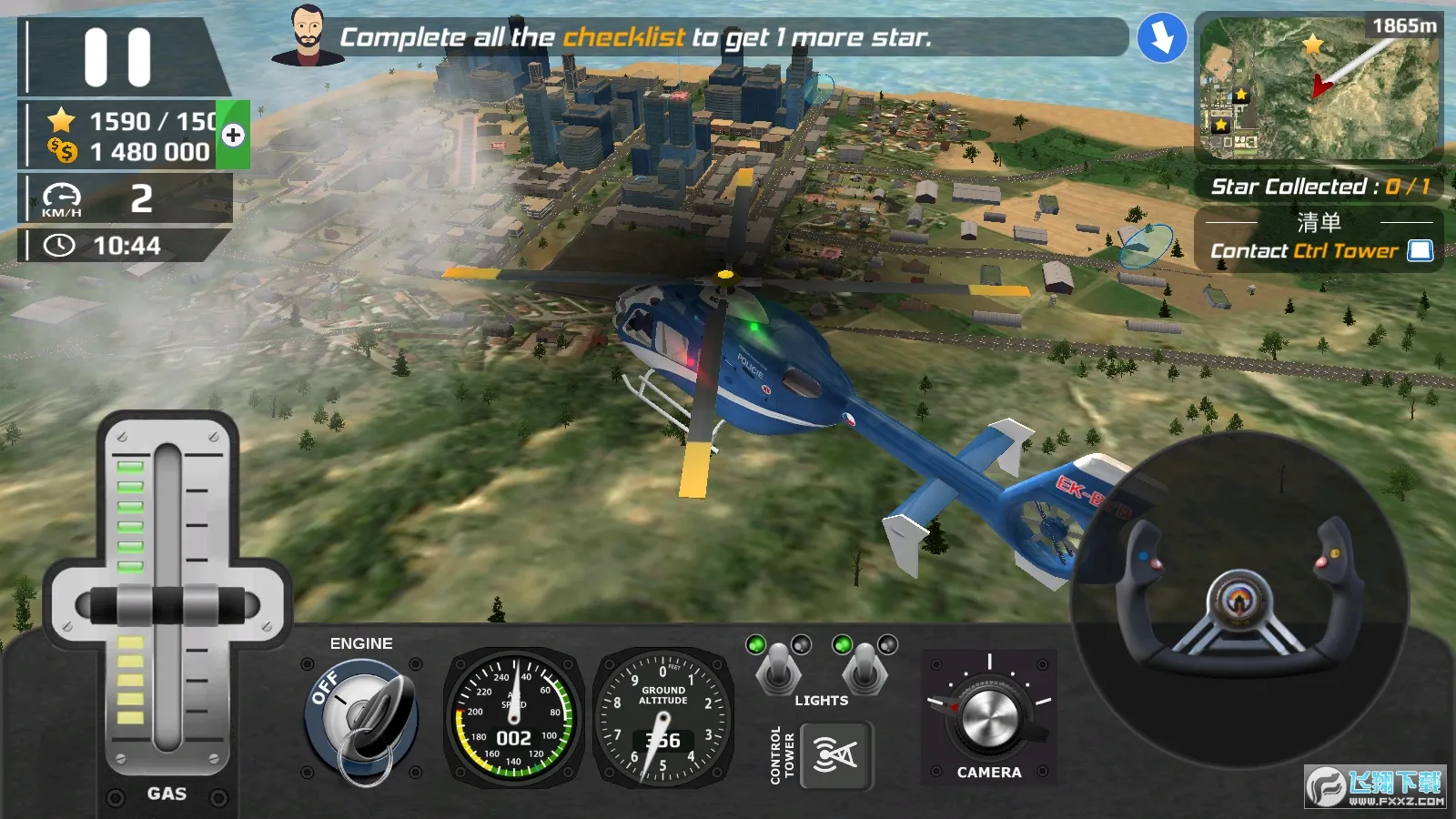Add more currency with the green plus button
Screen dimensions: 1456x819
pos(233,136)
